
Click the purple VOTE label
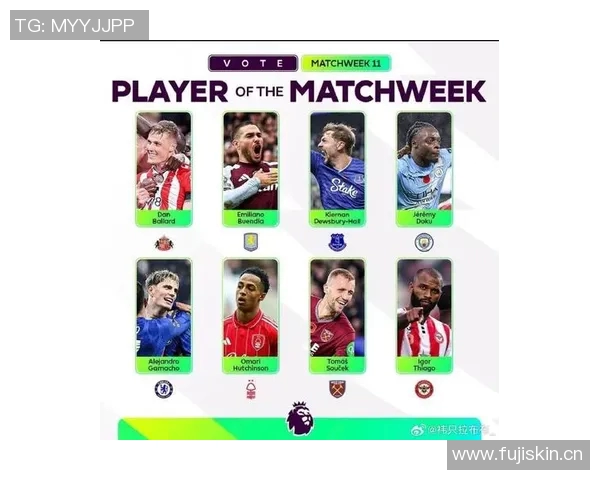pyautogui.click(x=252, y=63)
